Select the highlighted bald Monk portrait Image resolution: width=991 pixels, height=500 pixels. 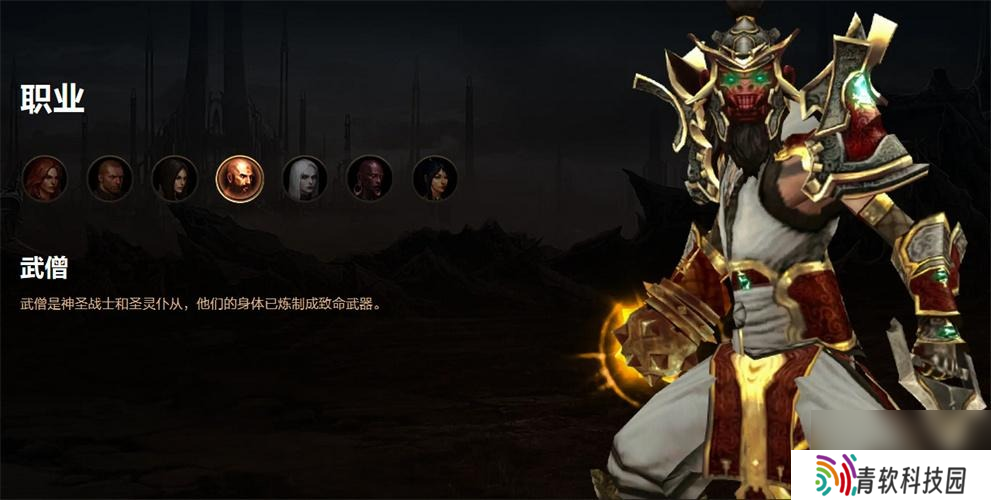[x=240, y=179]
